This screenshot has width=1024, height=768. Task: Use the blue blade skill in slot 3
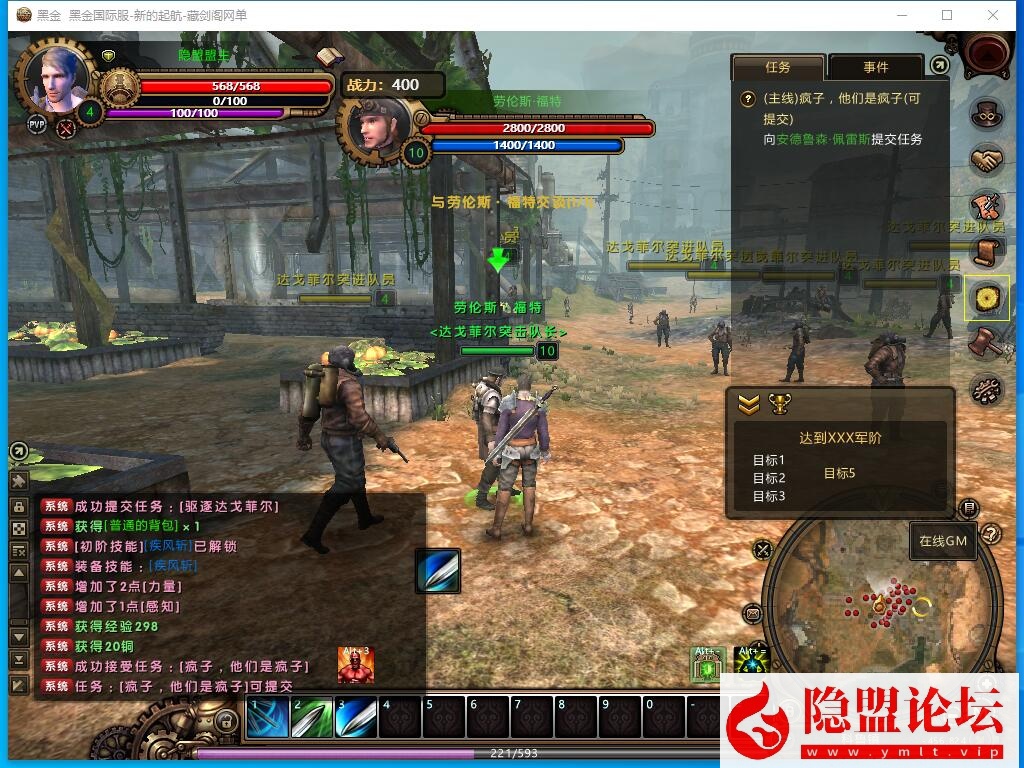tap(355, 717)
